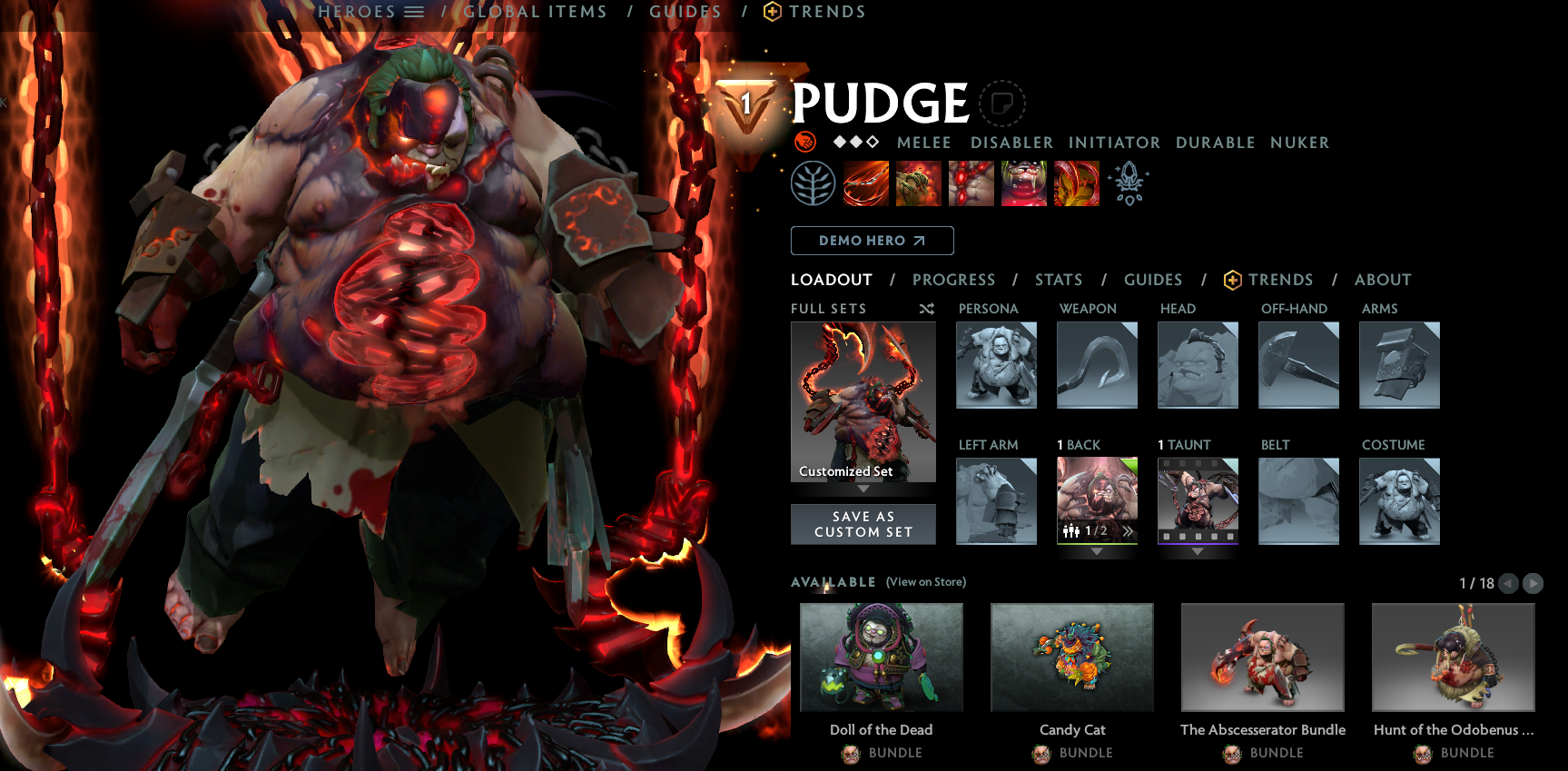Open the View on Store link
This screenshot has width=1568, height=771.
(925, 581)
